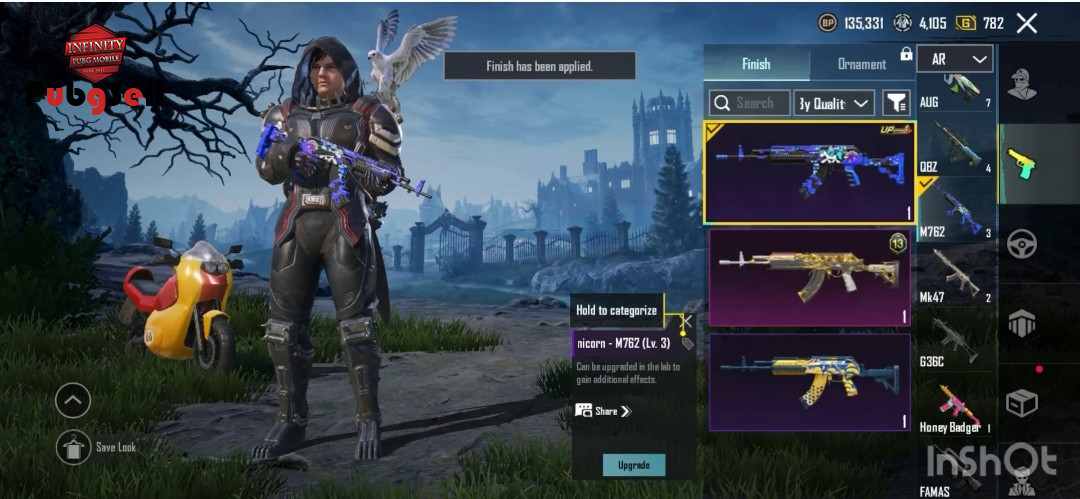1080x499 pixels.
Task: Select AUG in the weapon list
Action: pyautogui.click(x=955, y=90)
